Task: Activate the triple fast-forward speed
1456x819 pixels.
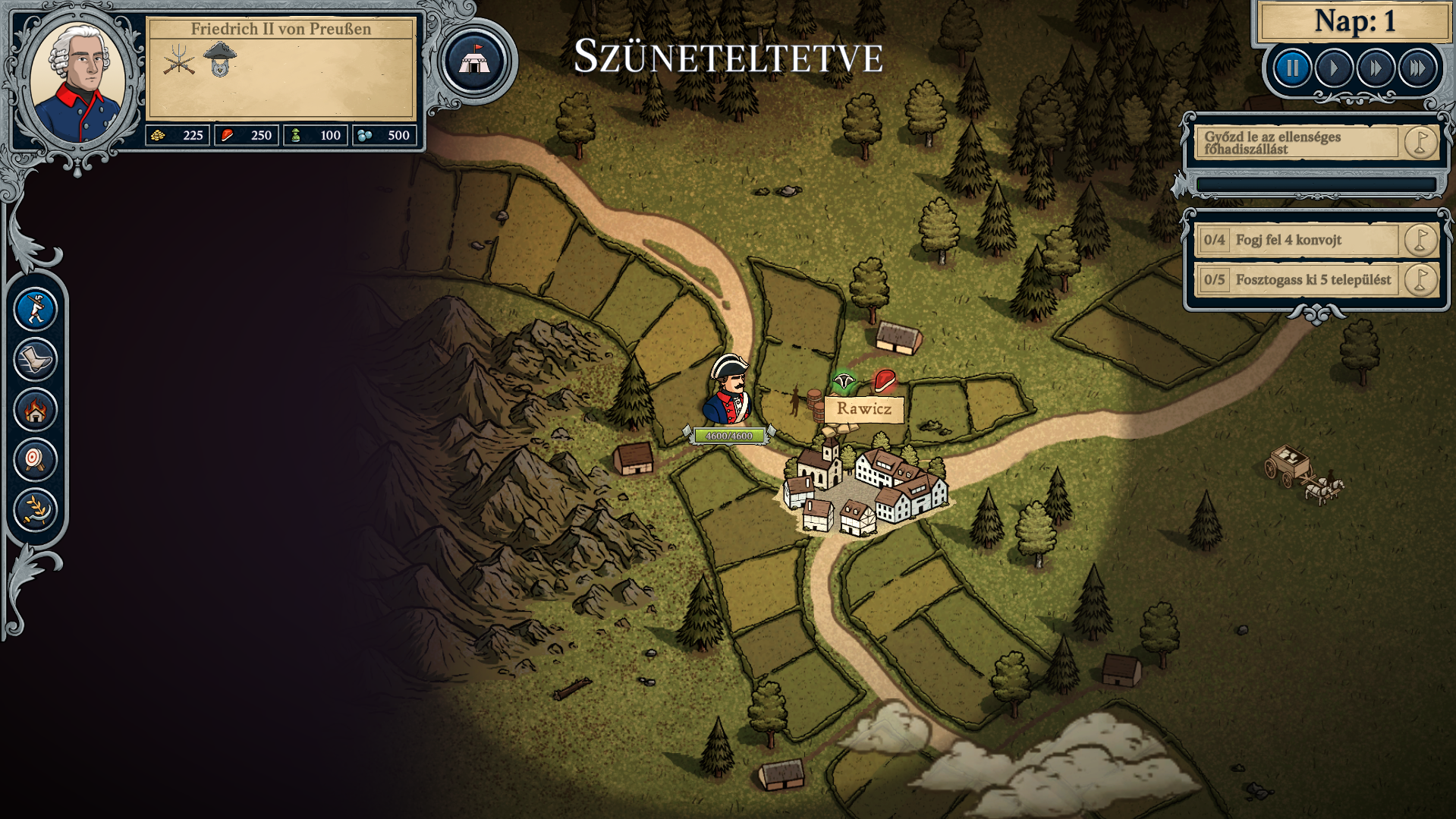Action: click(x=1417, y=69)
